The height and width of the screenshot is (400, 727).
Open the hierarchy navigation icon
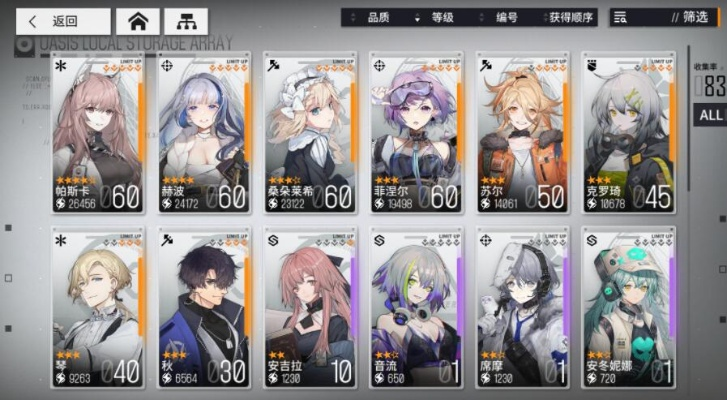click(x=185, y=21)
